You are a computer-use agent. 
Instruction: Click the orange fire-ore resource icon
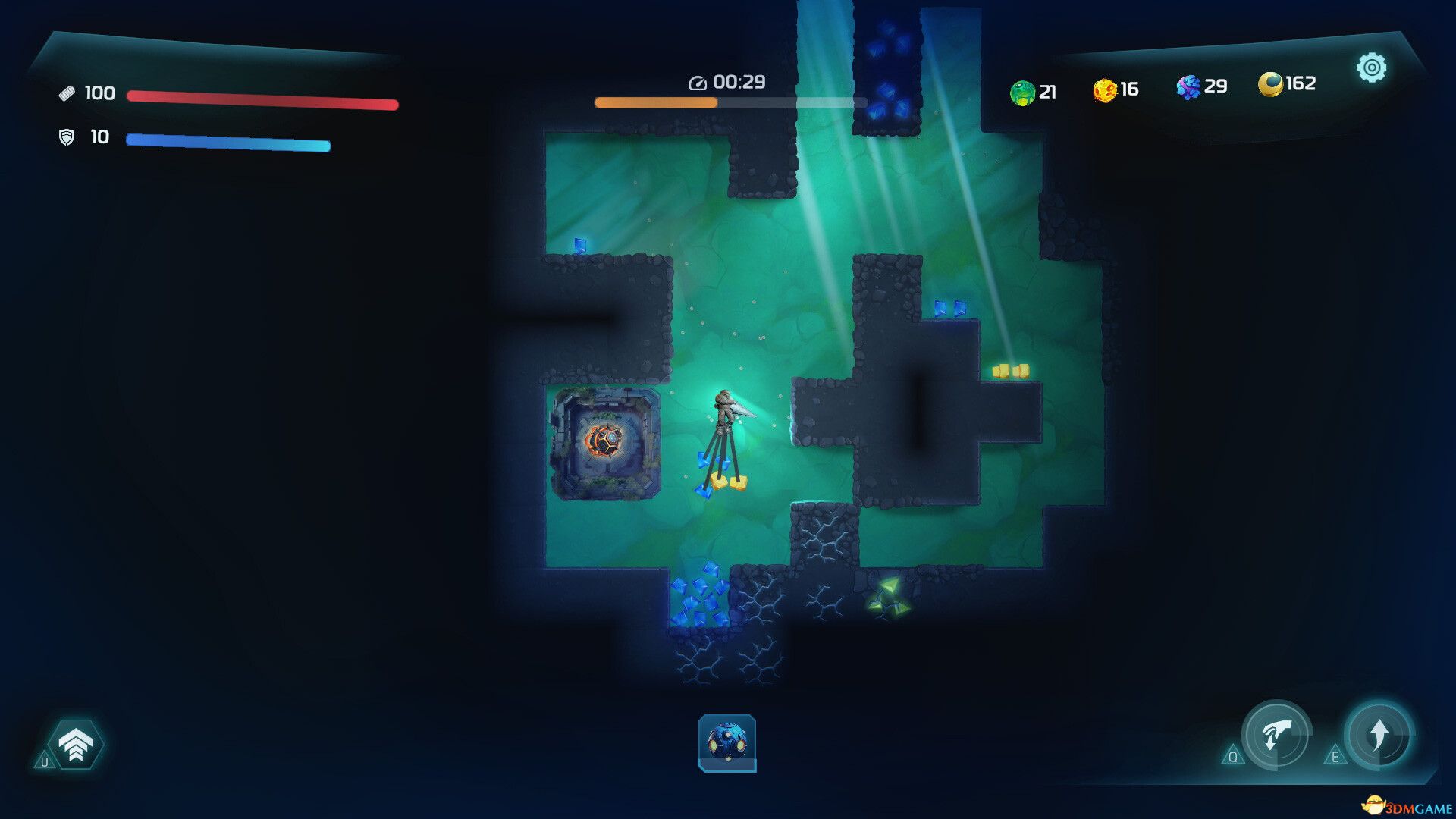click(1106, 89)
